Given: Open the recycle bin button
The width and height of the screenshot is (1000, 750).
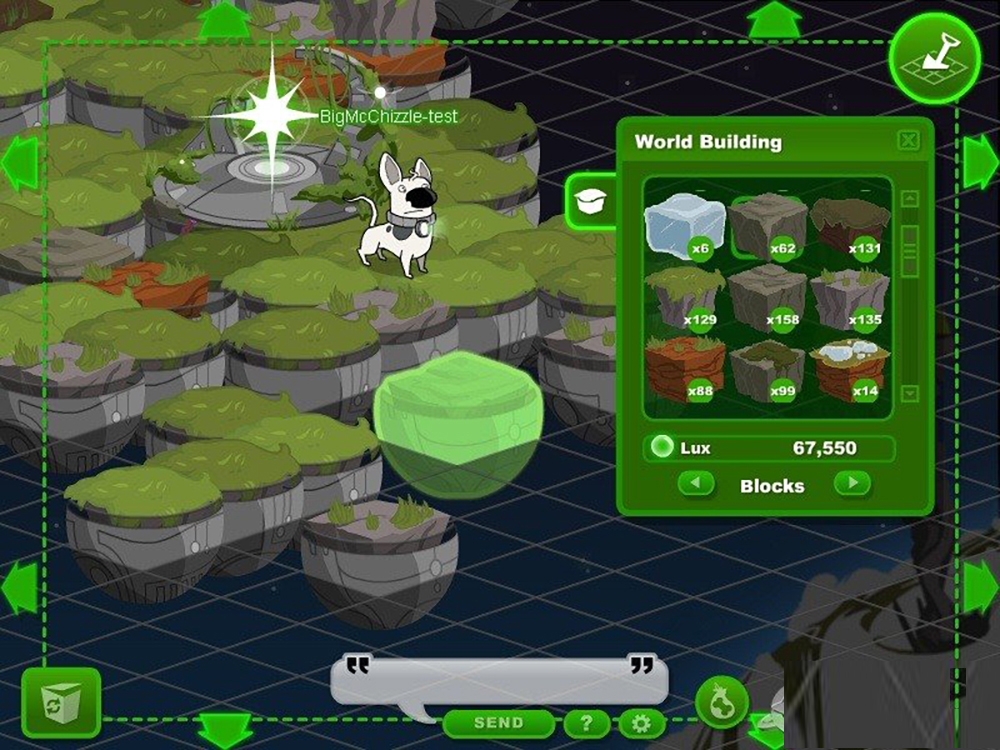Looking at the screenshot, I should coord(61,702).
